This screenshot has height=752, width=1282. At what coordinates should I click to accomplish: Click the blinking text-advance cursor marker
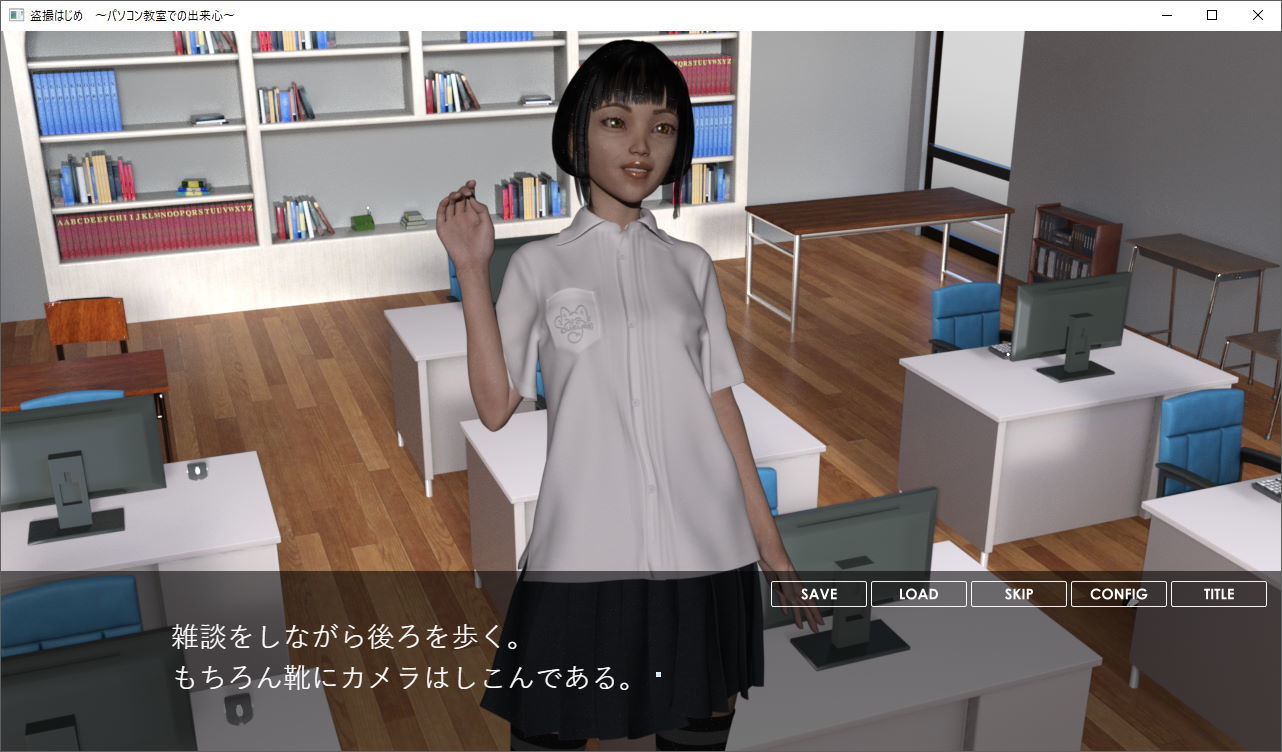pos(657,674)
